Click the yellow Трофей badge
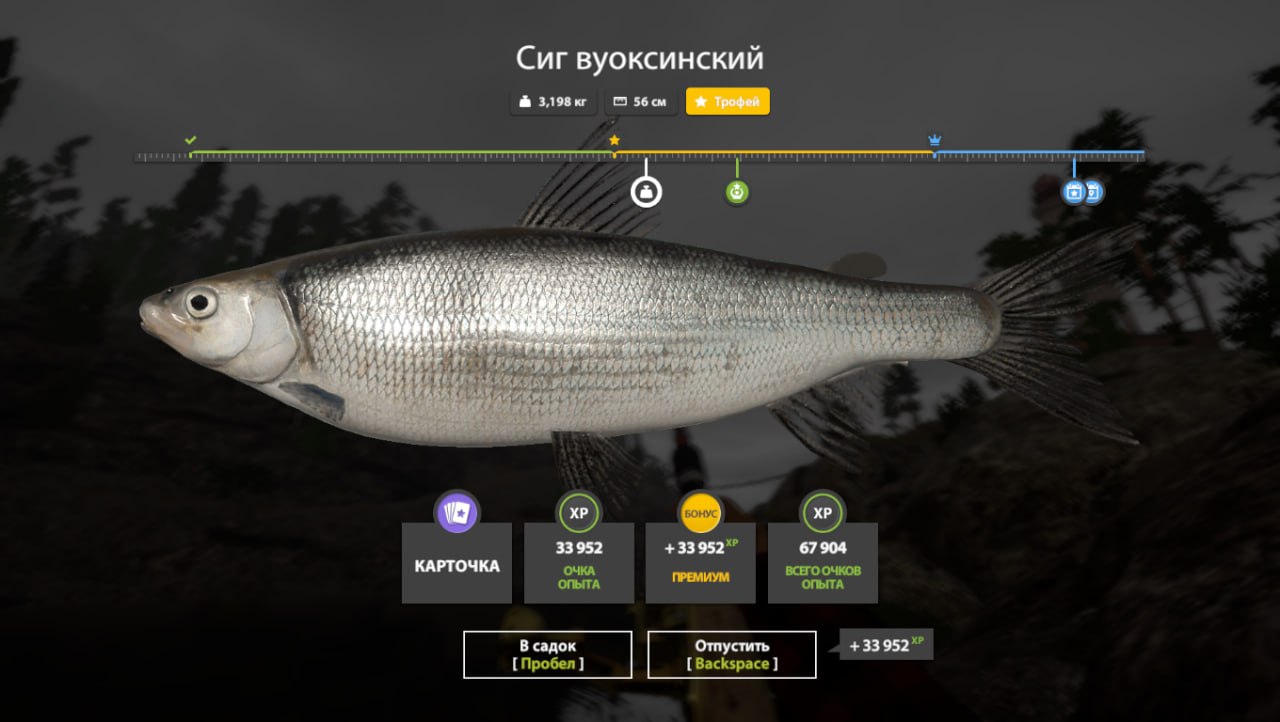Image resolution: width=1280 pixels, height=722 pixels. [x=727, y=101]
